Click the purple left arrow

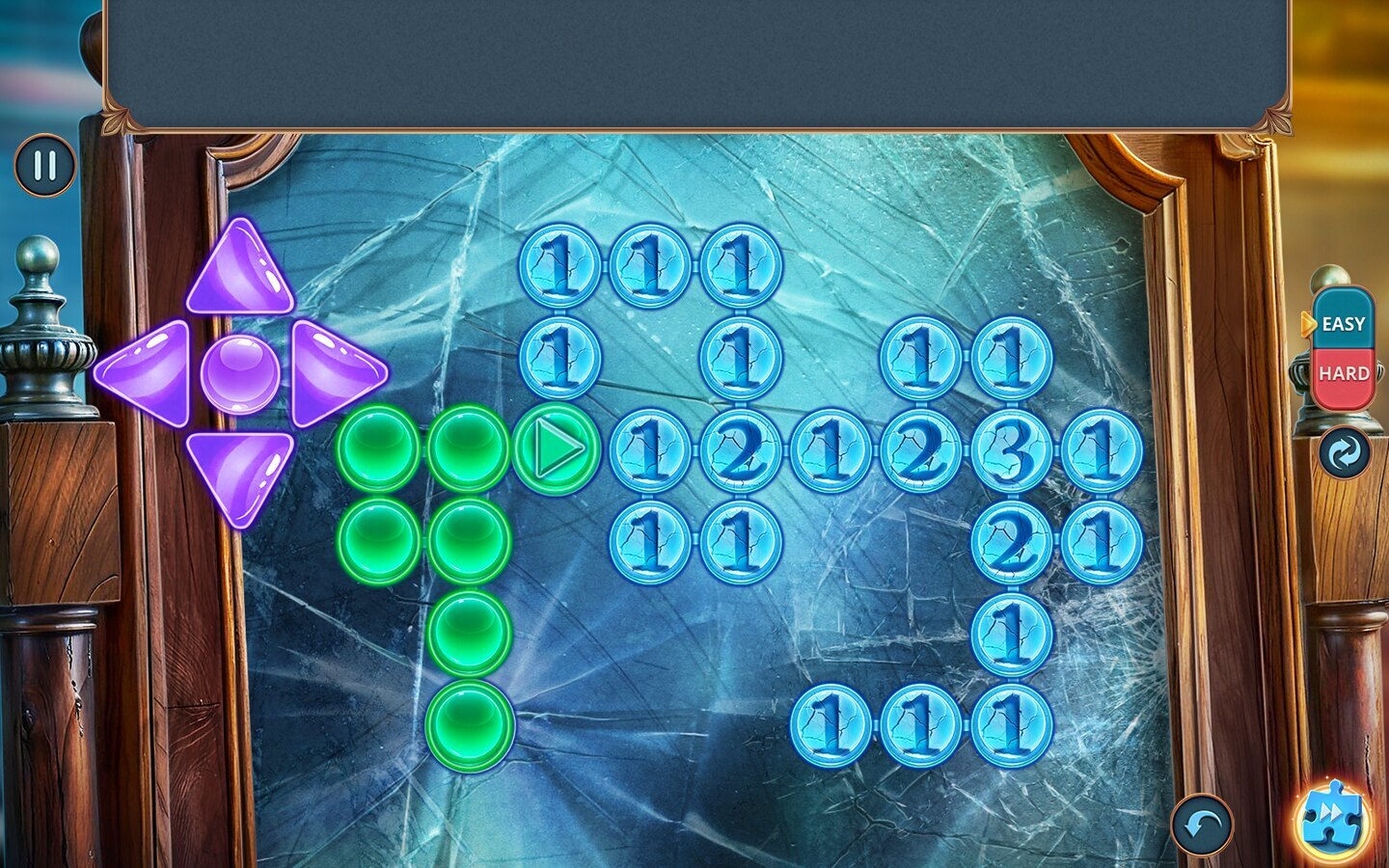click(147, 373)
